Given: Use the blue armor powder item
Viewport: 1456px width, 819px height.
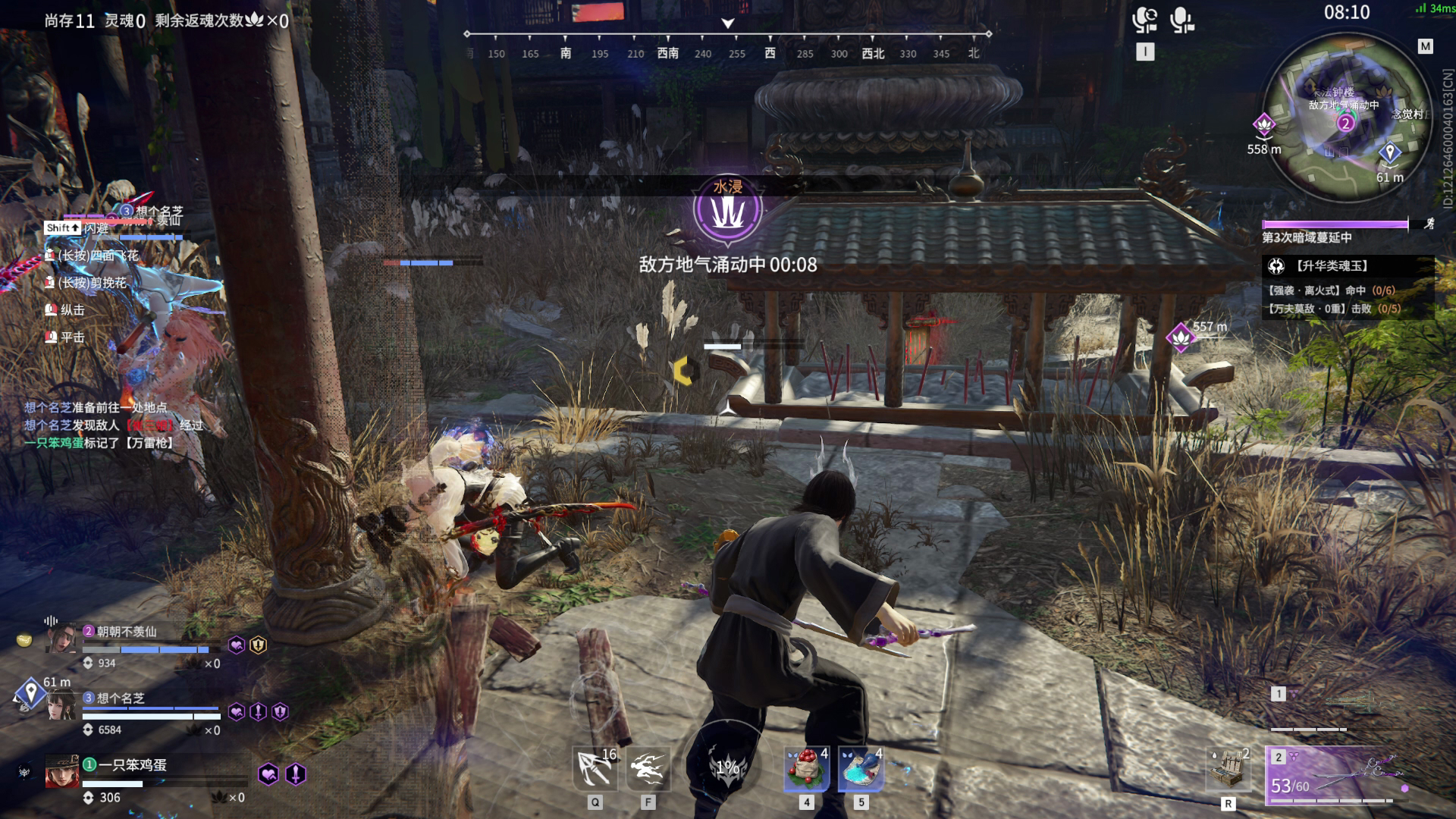Looking at the screenshot, I should 861,769.
